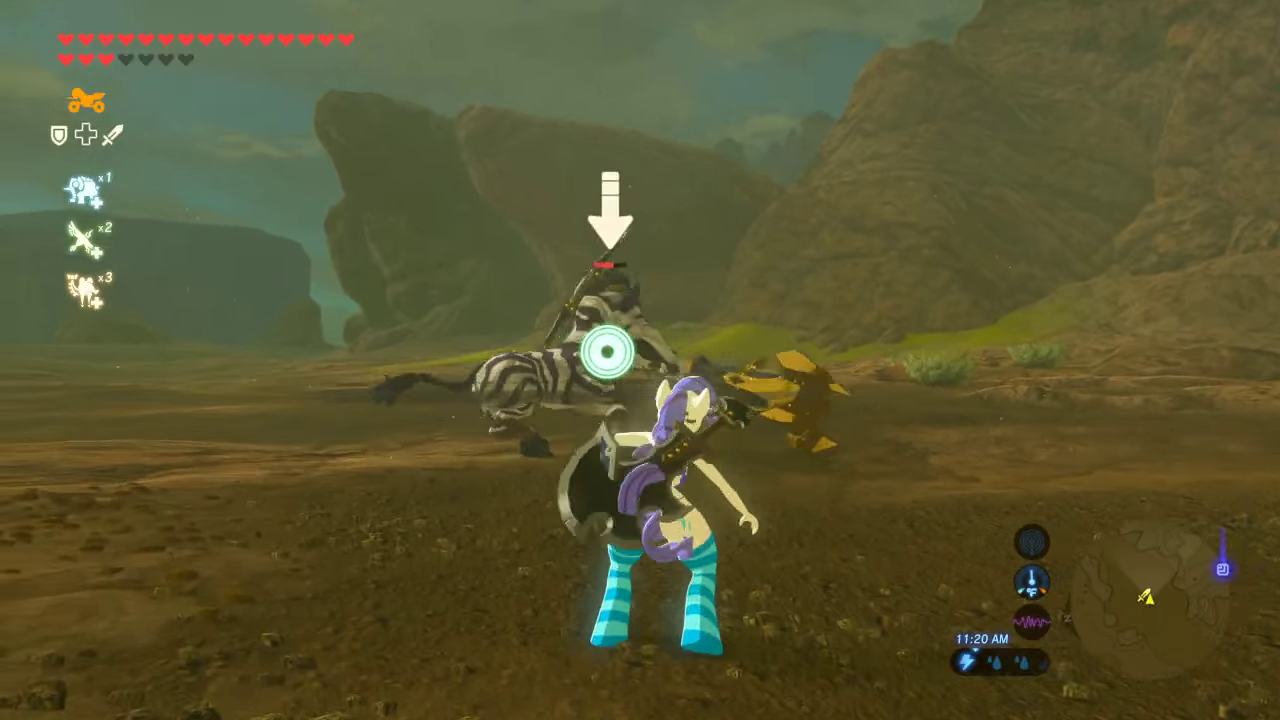Check the temperature gauge icon
The width and height of the screenshot is (1280, 720).
pyautogui.click(x=1032, y=581)
